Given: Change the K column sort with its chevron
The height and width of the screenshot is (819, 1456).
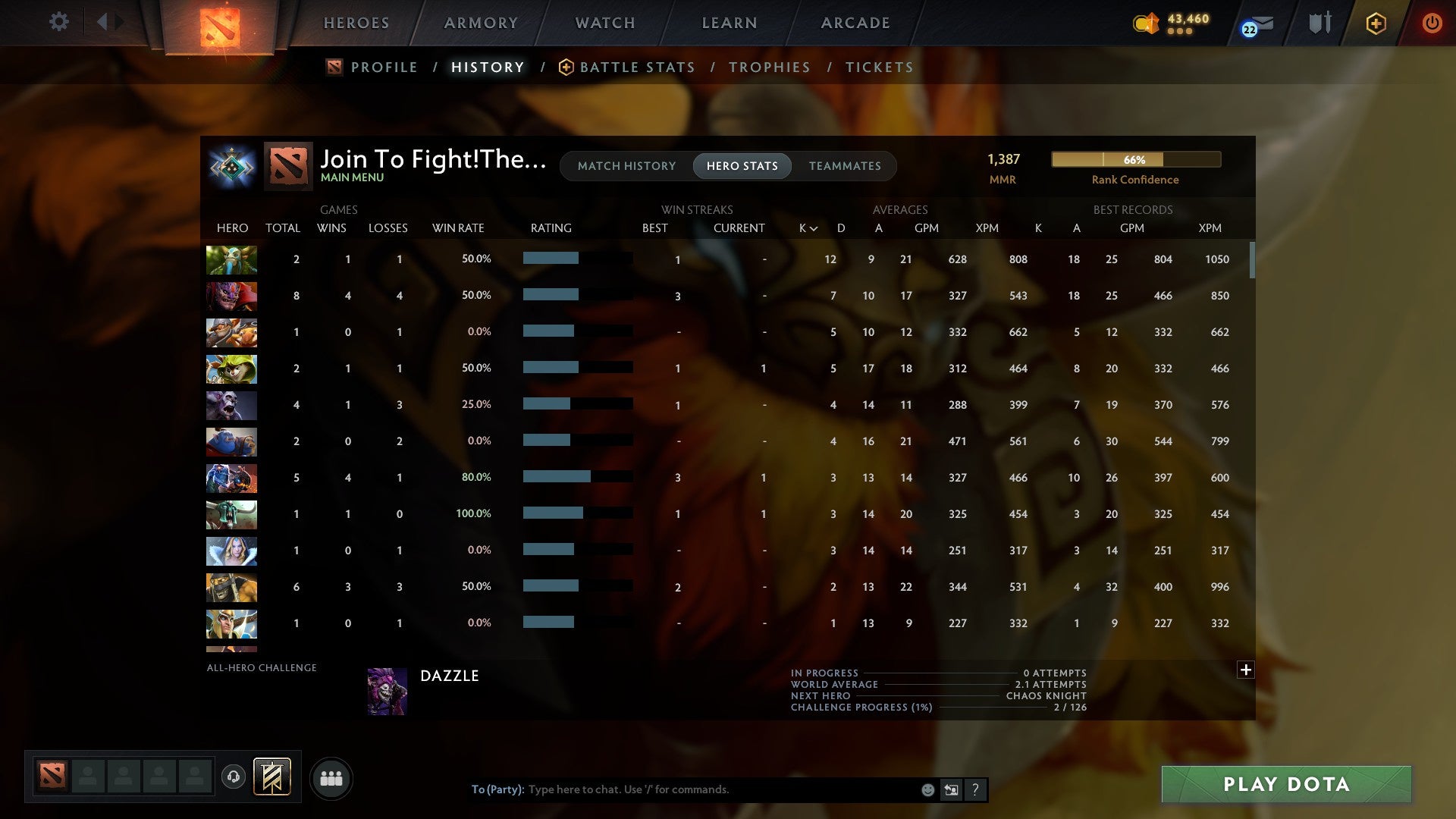Looking at the screenshot, I should [812, 227].
